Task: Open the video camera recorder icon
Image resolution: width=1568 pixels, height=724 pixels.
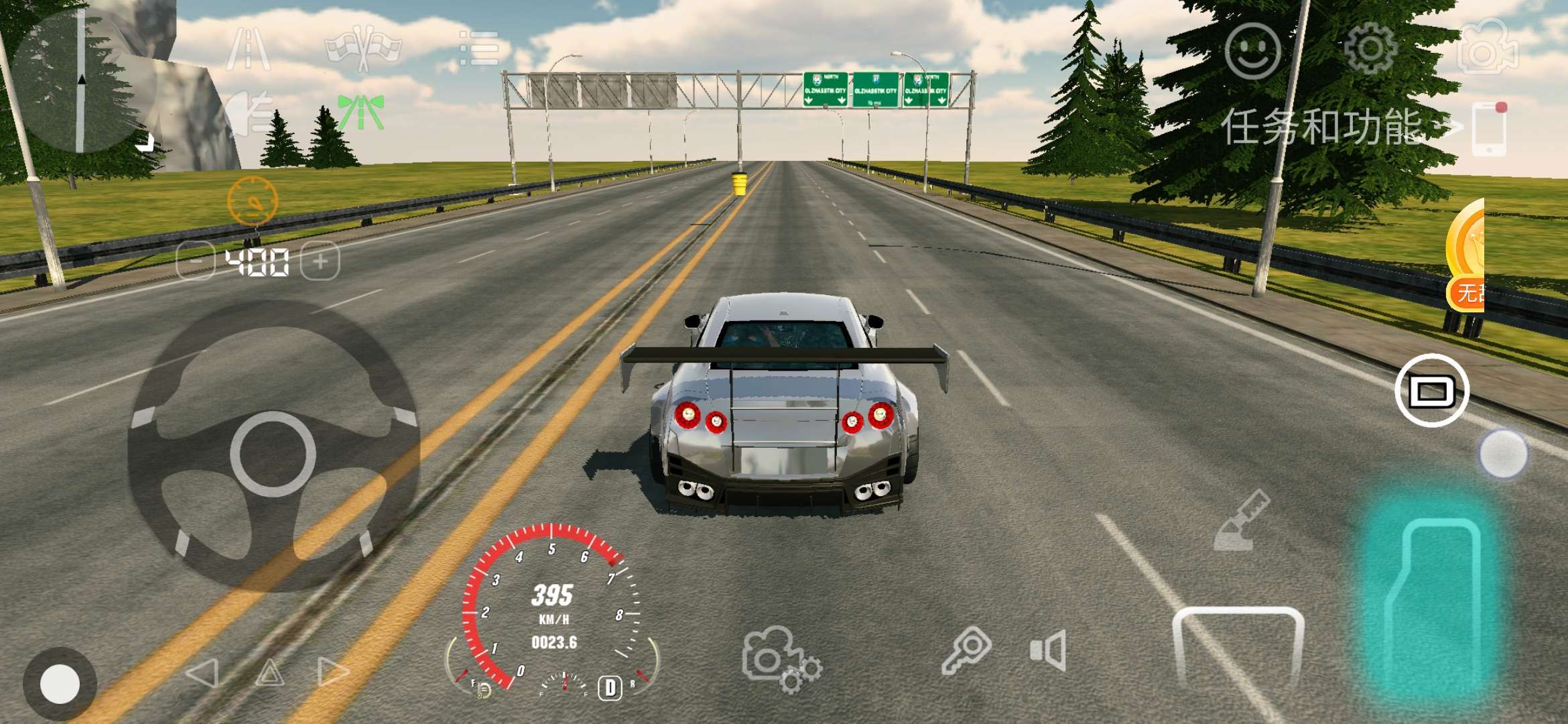Action: pyautogui.click(x=1487, y=48)
